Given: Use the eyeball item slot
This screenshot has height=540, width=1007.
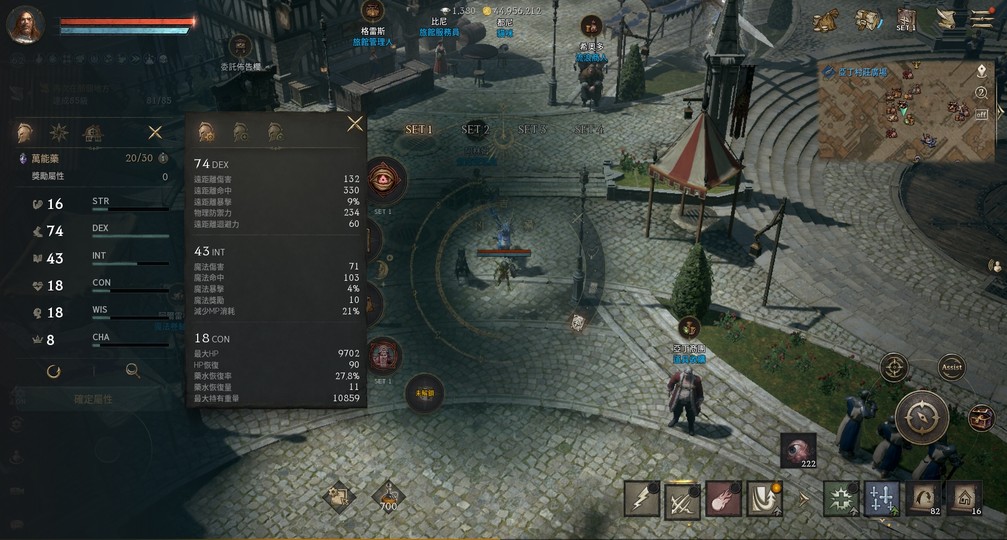Looking at the screenshot, I should [798, 451].
